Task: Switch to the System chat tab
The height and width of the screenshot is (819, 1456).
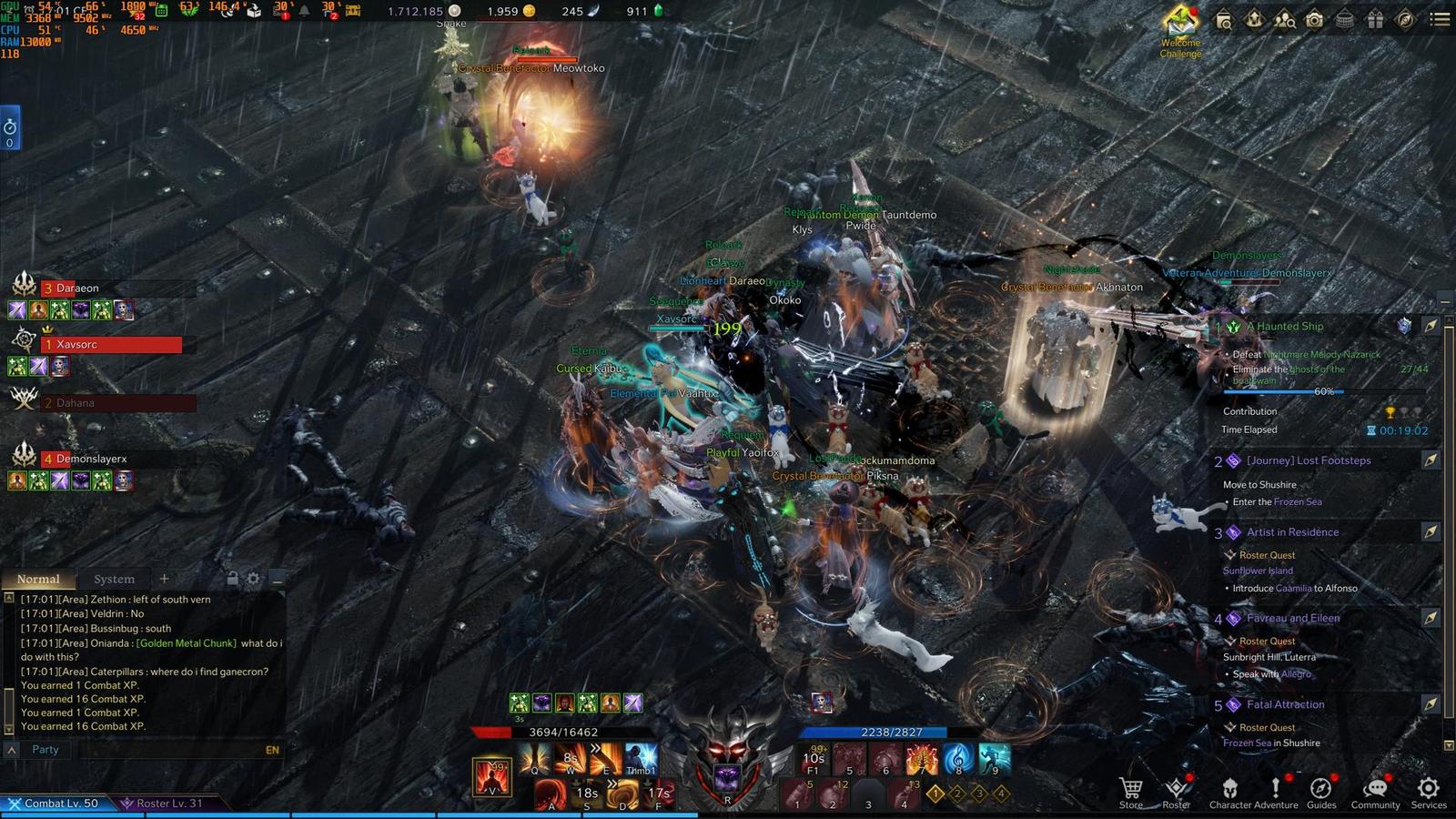Action: tap(114, 579)
